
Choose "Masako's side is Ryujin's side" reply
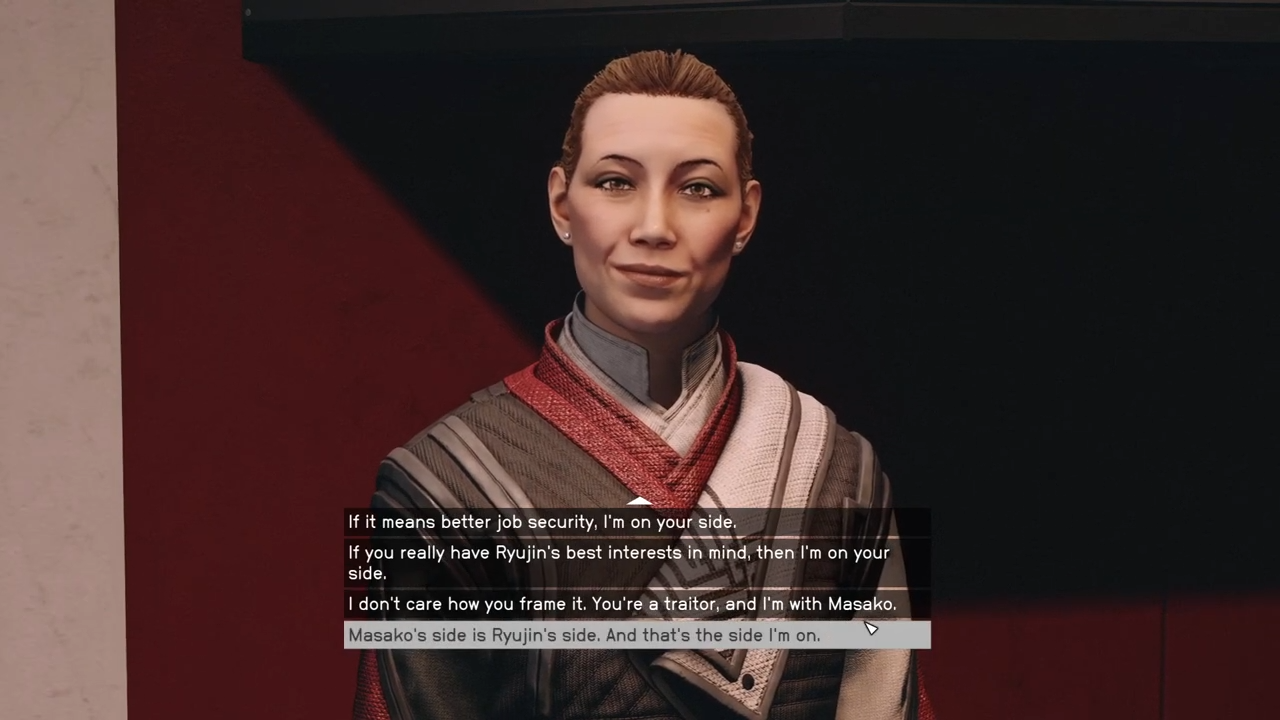pyautogui.click(x=584, y=635)
